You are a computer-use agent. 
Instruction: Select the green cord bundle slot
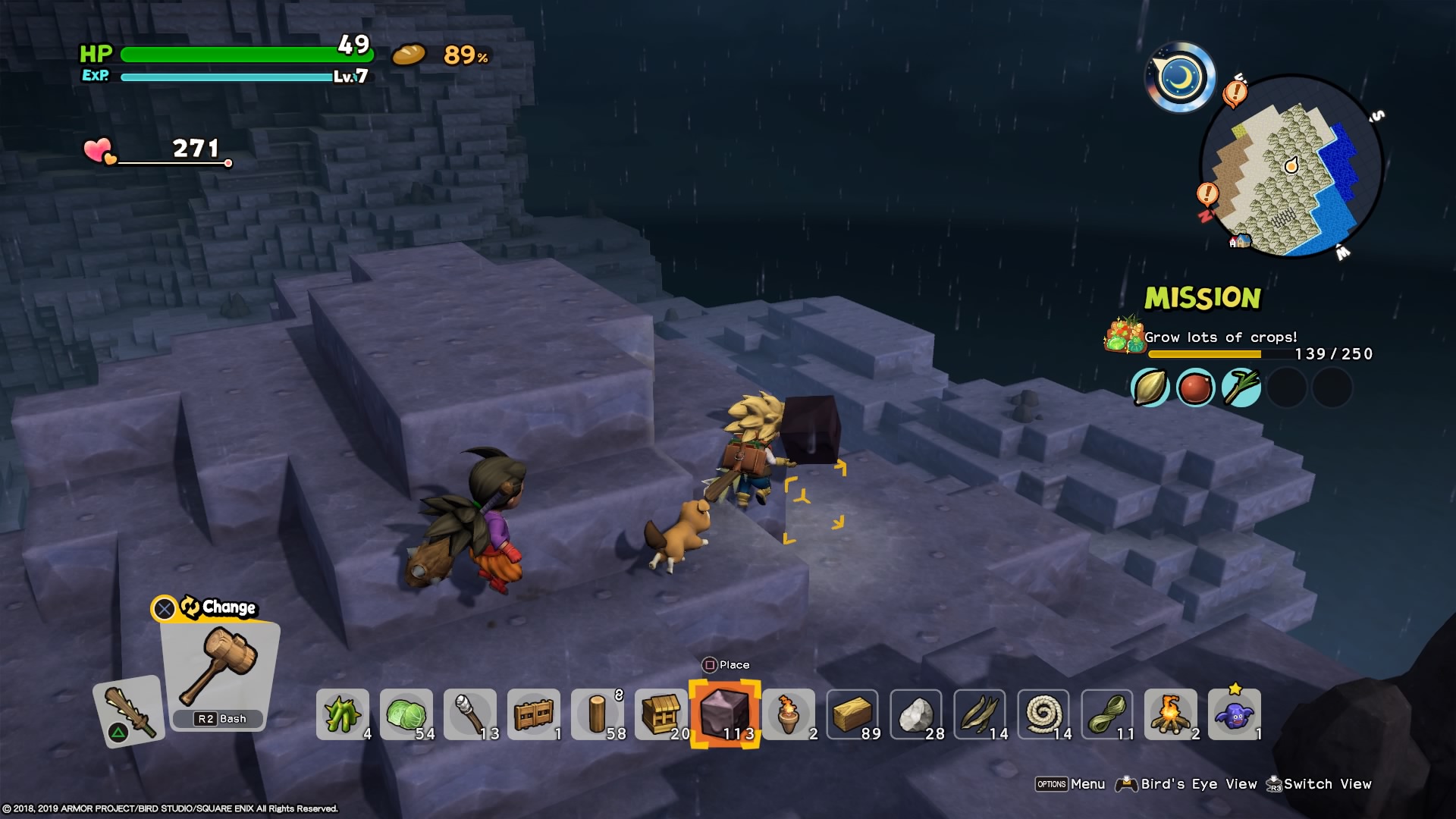coord(1106,714)
